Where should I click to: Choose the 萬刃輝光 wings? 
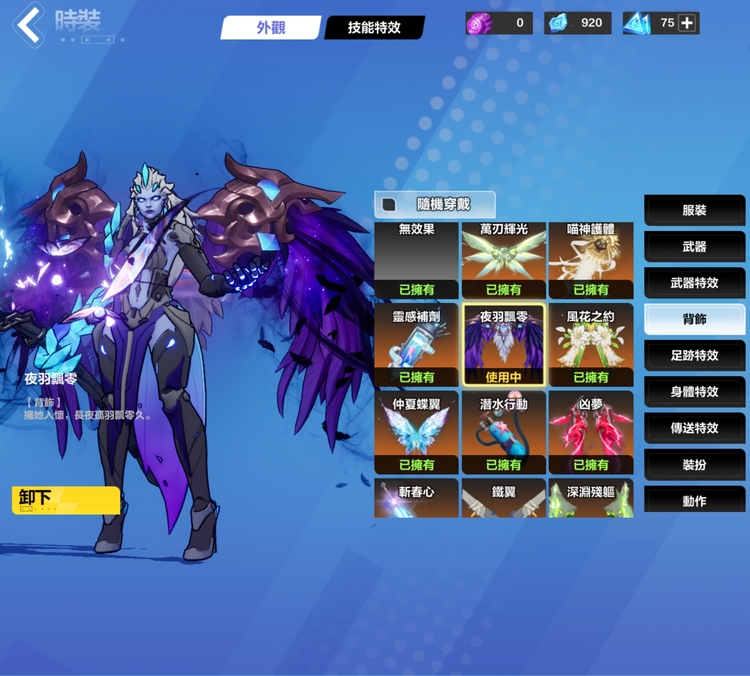(504, 260)
